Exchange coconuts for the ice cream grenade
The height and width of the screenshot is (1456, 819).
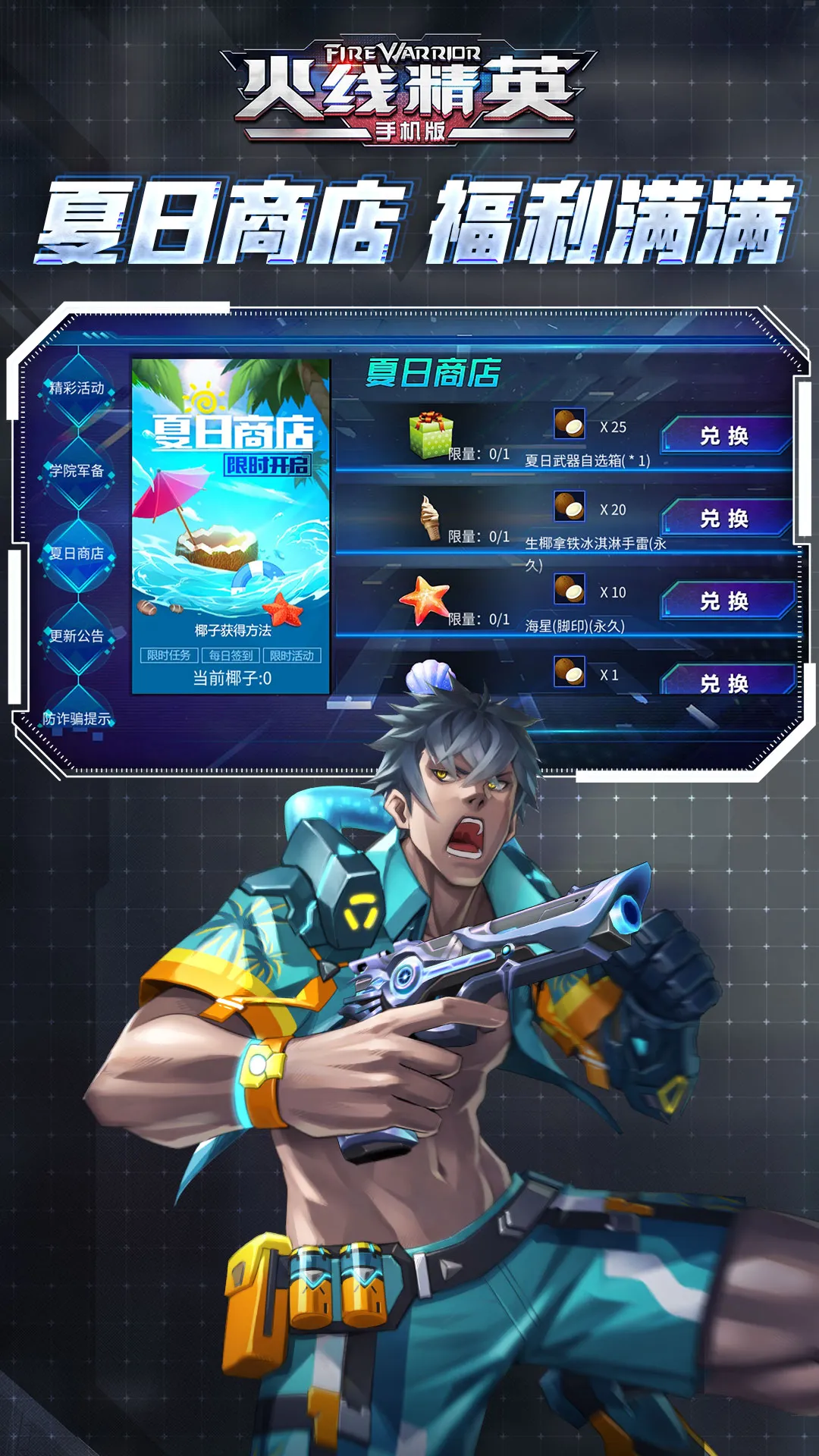click(725, 519)
